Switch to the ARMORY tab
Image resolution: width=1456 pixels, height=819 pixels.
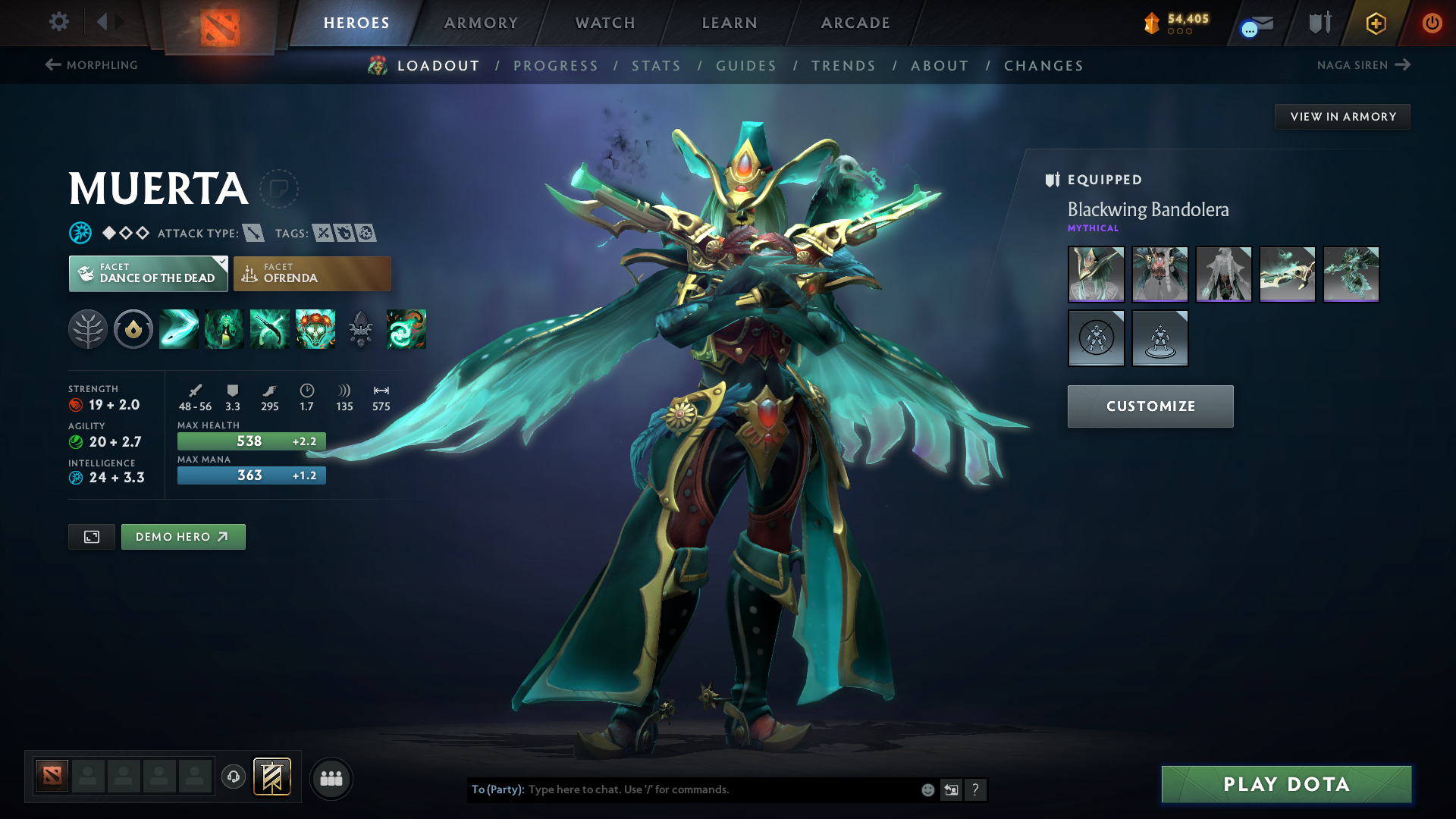[x=481, y=23]
